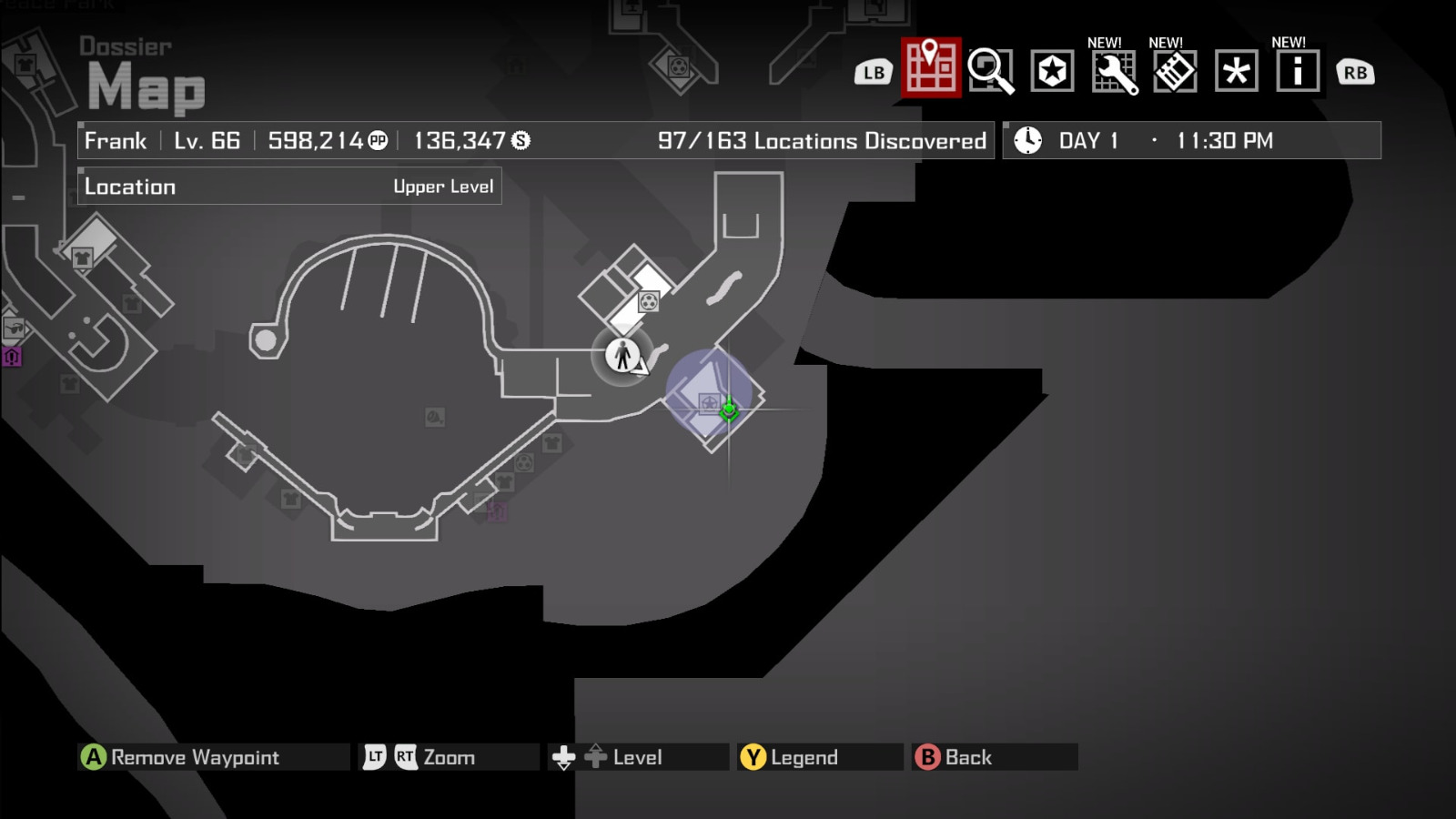1456x819 pixels.
Task: Click Frank's player marker on the map
Action: point(621,357)
